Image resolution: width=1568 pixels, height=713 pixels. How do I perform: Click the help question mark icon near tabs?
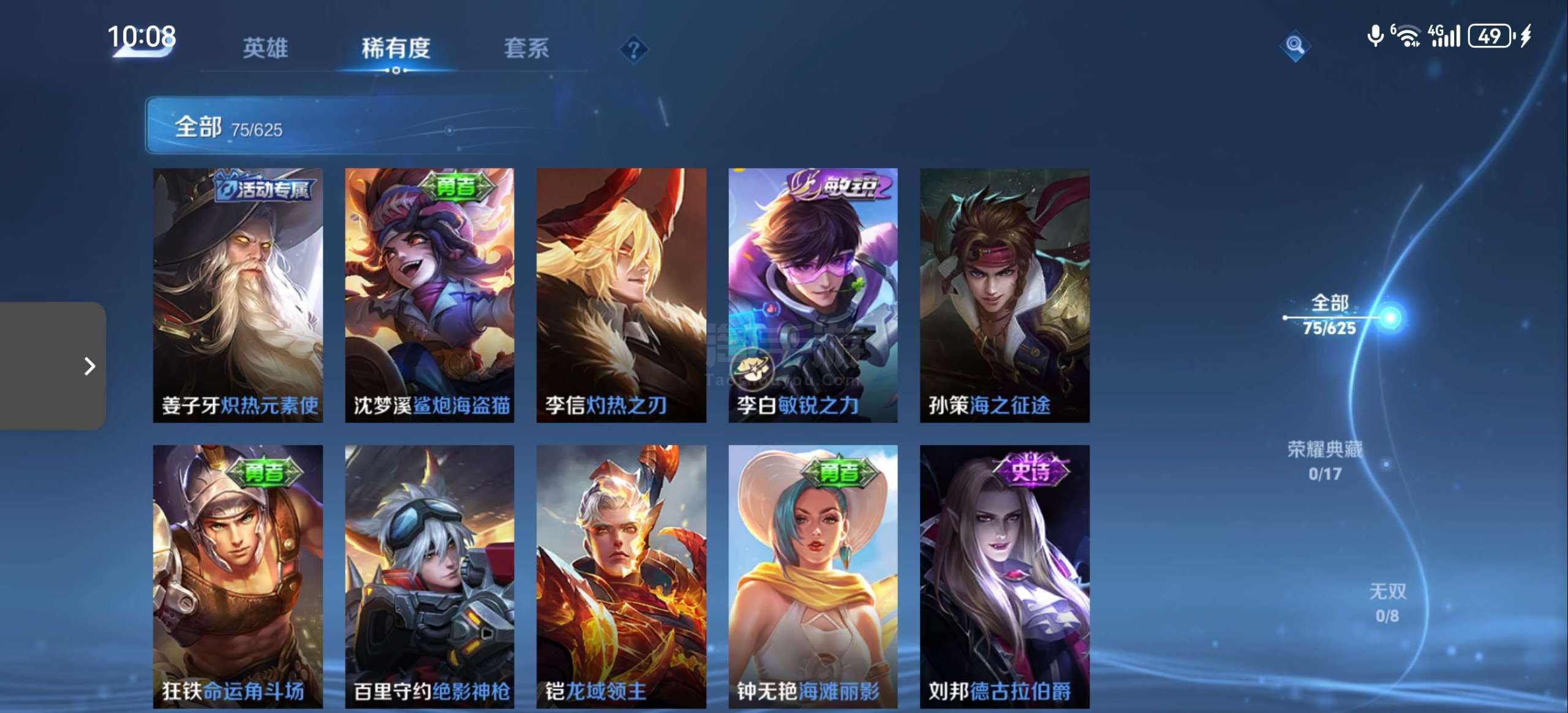634,49
